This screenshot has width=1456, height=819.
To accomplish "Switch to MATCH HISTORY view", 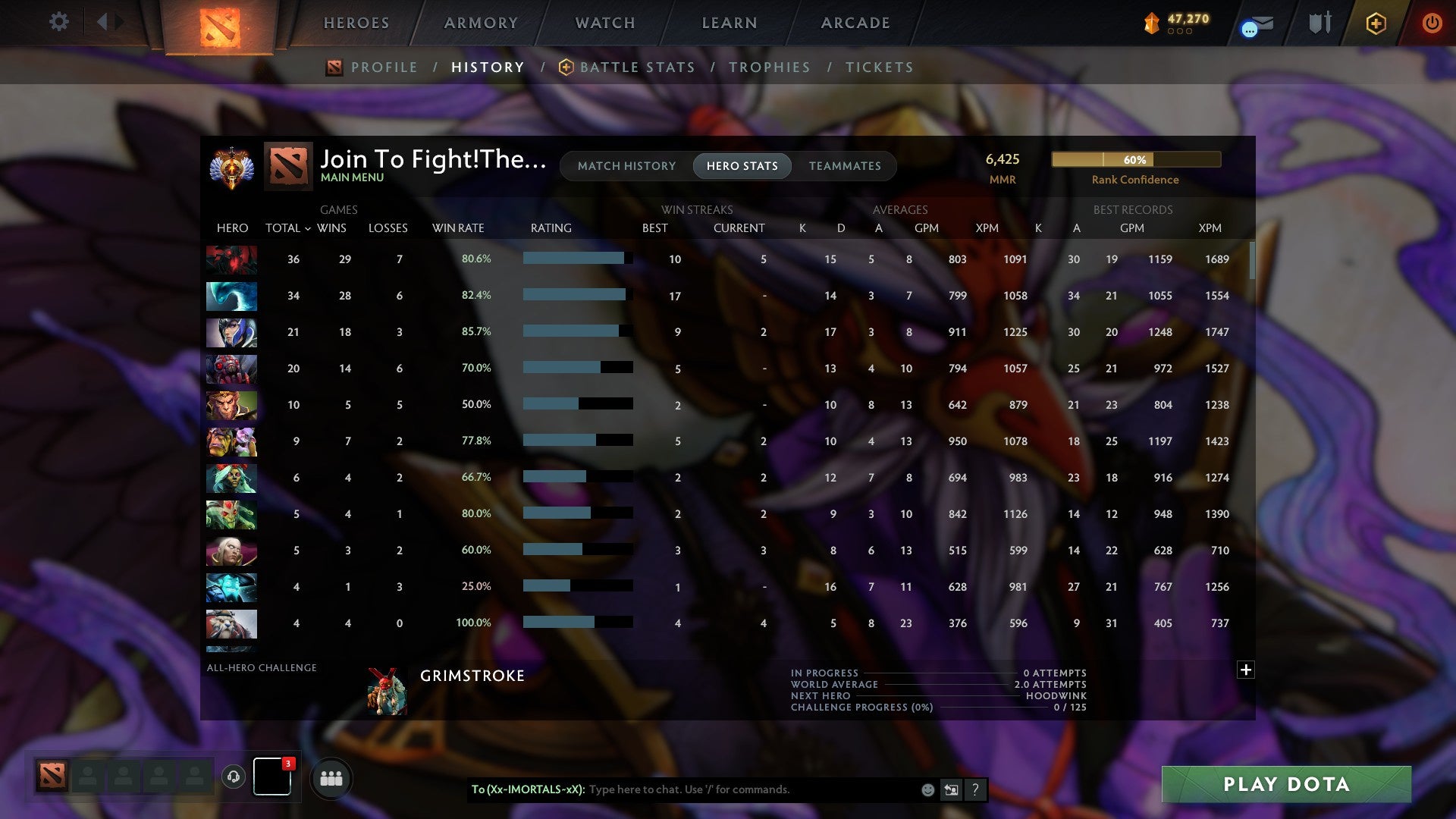I will [626, 166].
